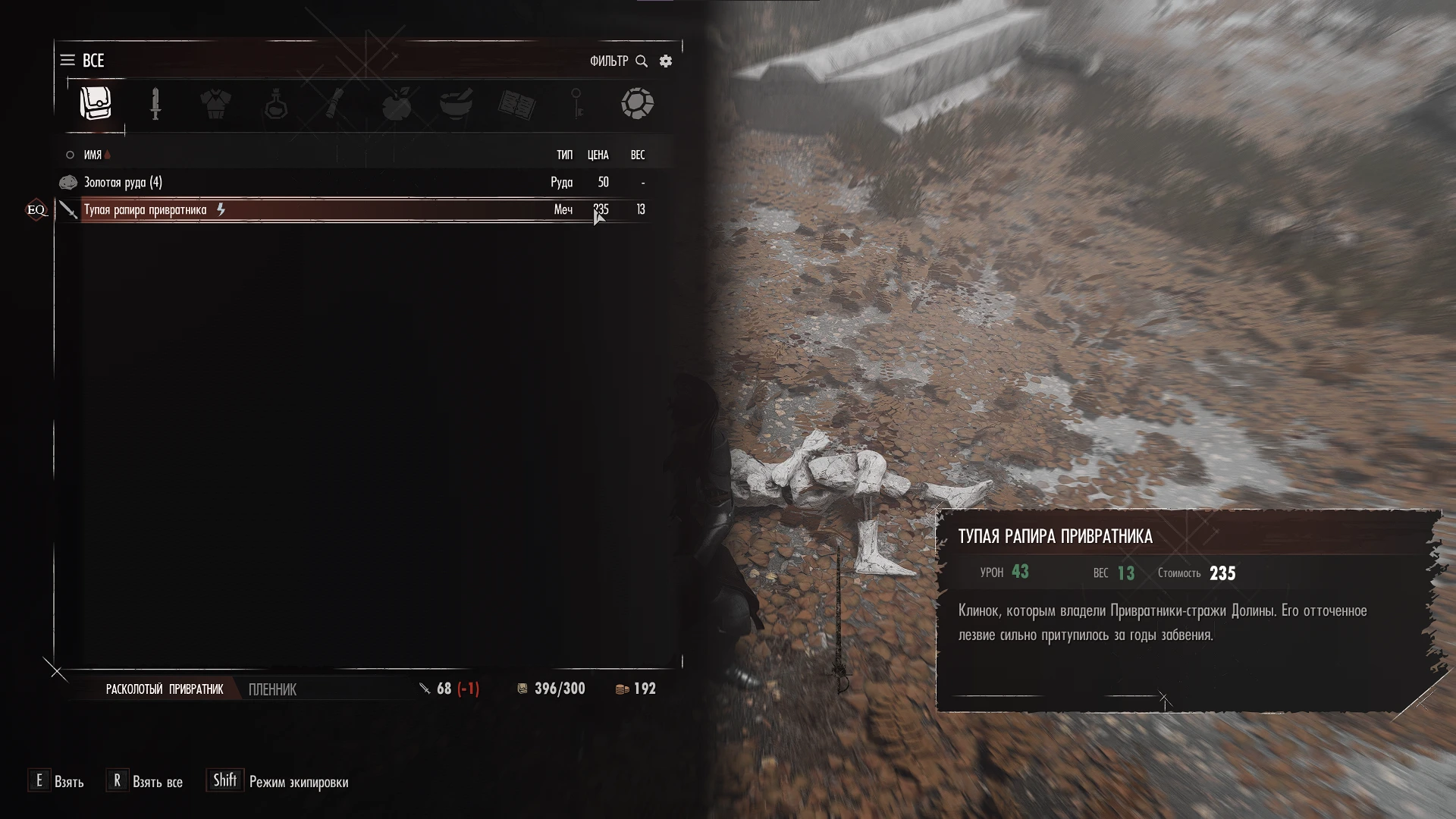
Task: Open the hamburger menu beside ВСЕ
Action: click(x=67, y=60)
